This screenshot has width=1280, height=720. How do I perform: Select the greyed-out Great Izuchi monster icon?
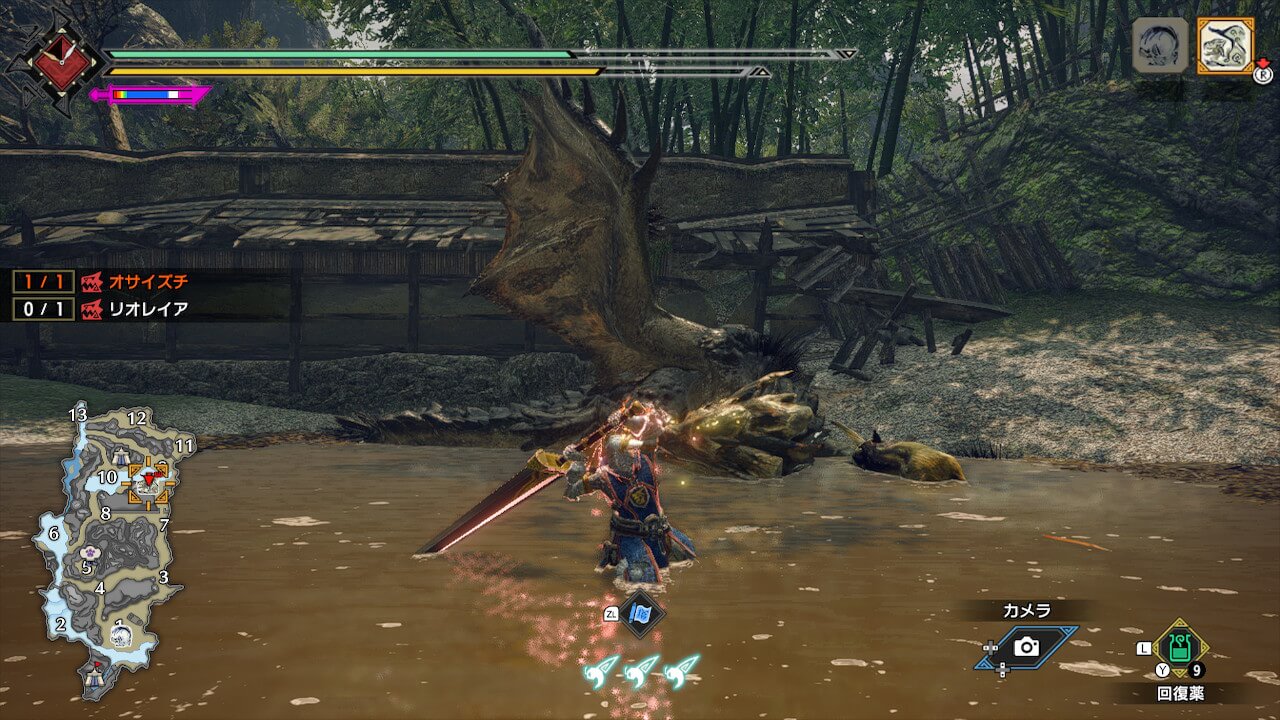point(1160,45)
